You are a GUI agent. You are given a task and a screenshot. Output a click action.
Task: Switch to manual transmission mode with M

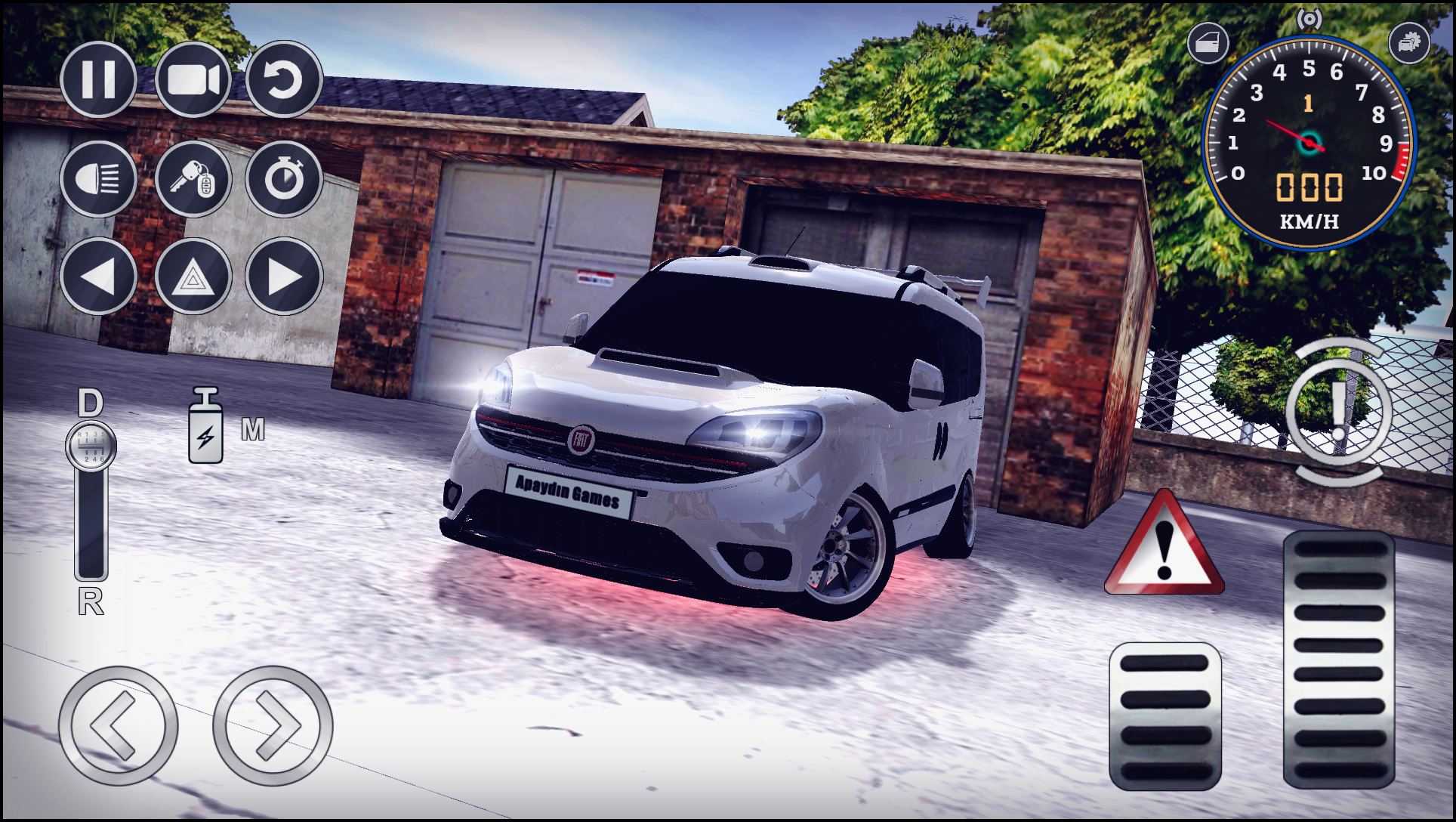coord(254,428)
